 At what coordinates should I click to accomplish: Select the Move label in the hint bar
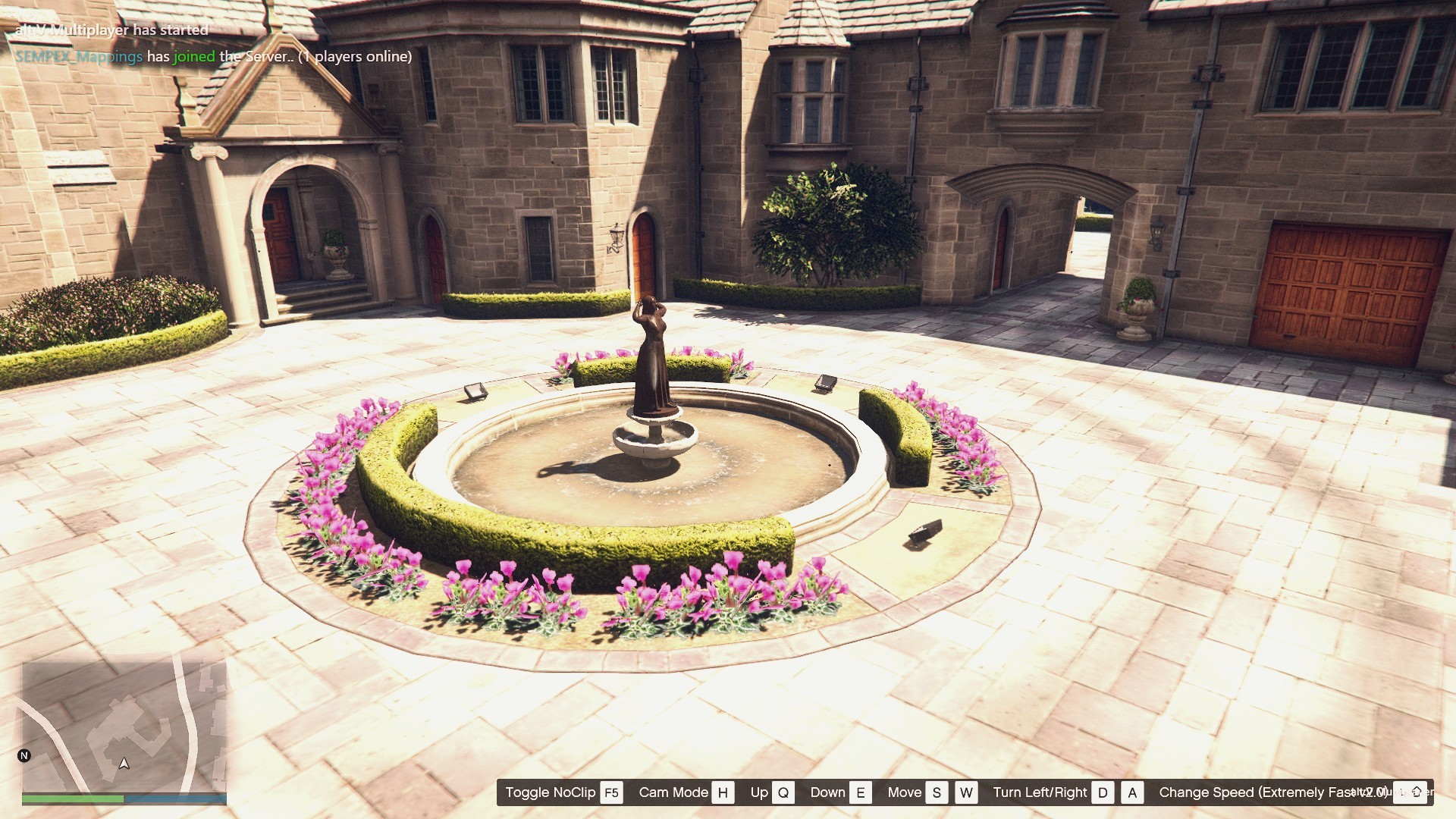coord(905,792)
